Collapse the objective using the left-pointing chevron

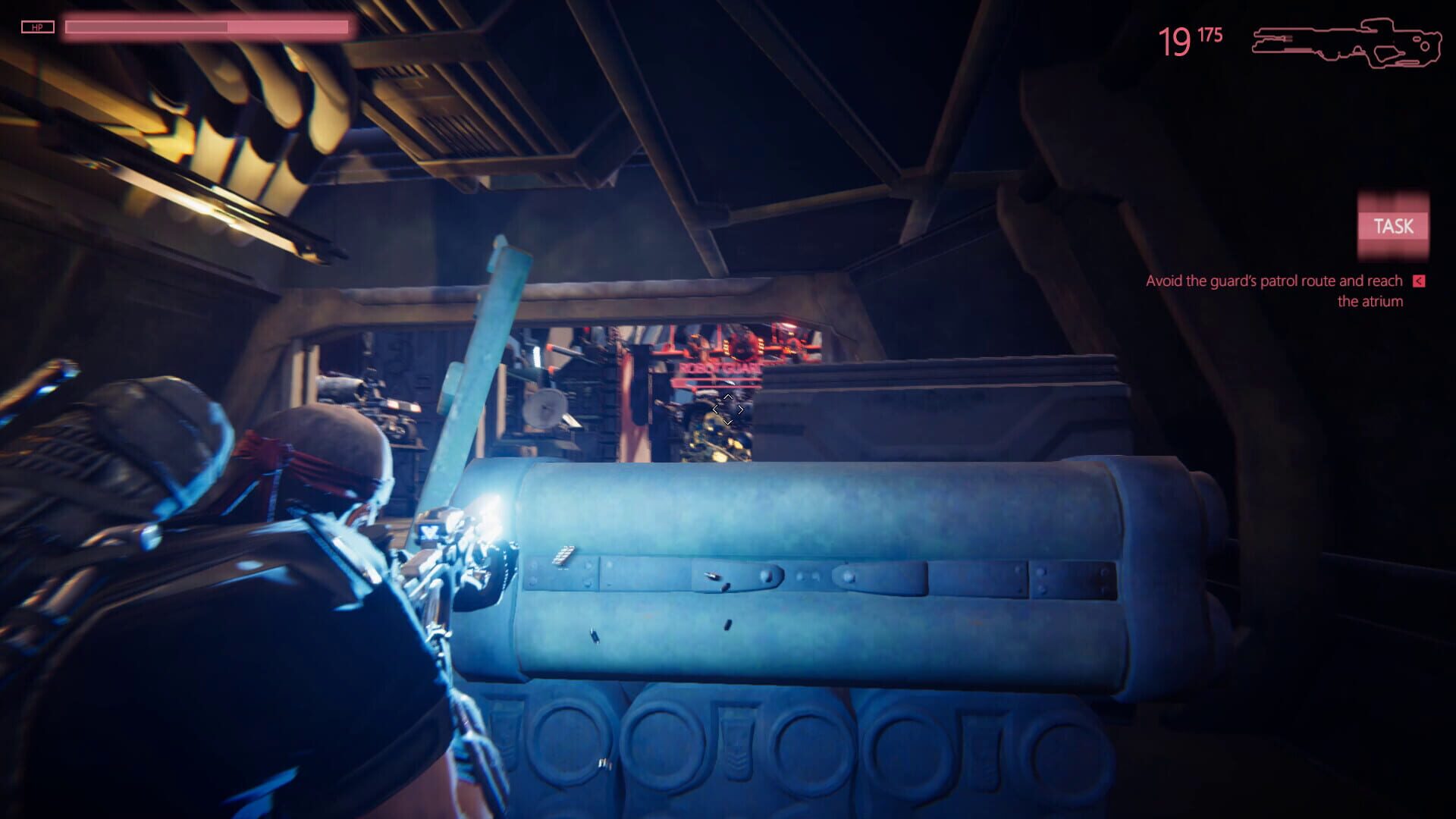click(x=1417, y=280)
